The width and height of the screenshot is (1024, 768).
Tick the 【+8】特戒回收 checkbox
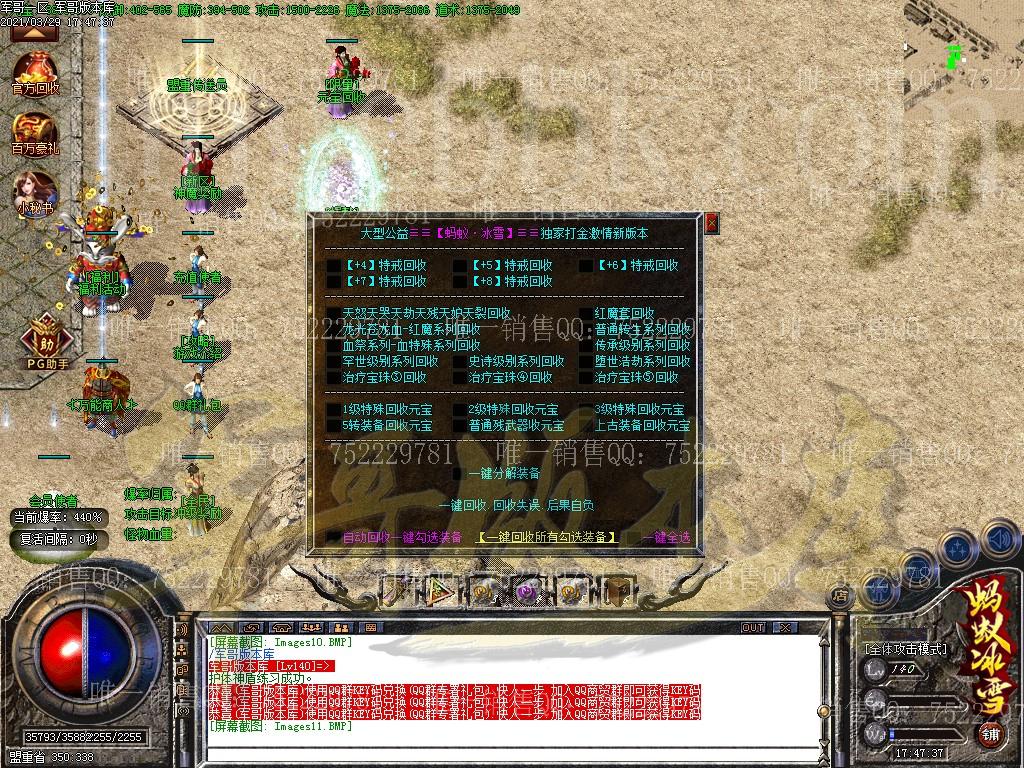point(460,282)
